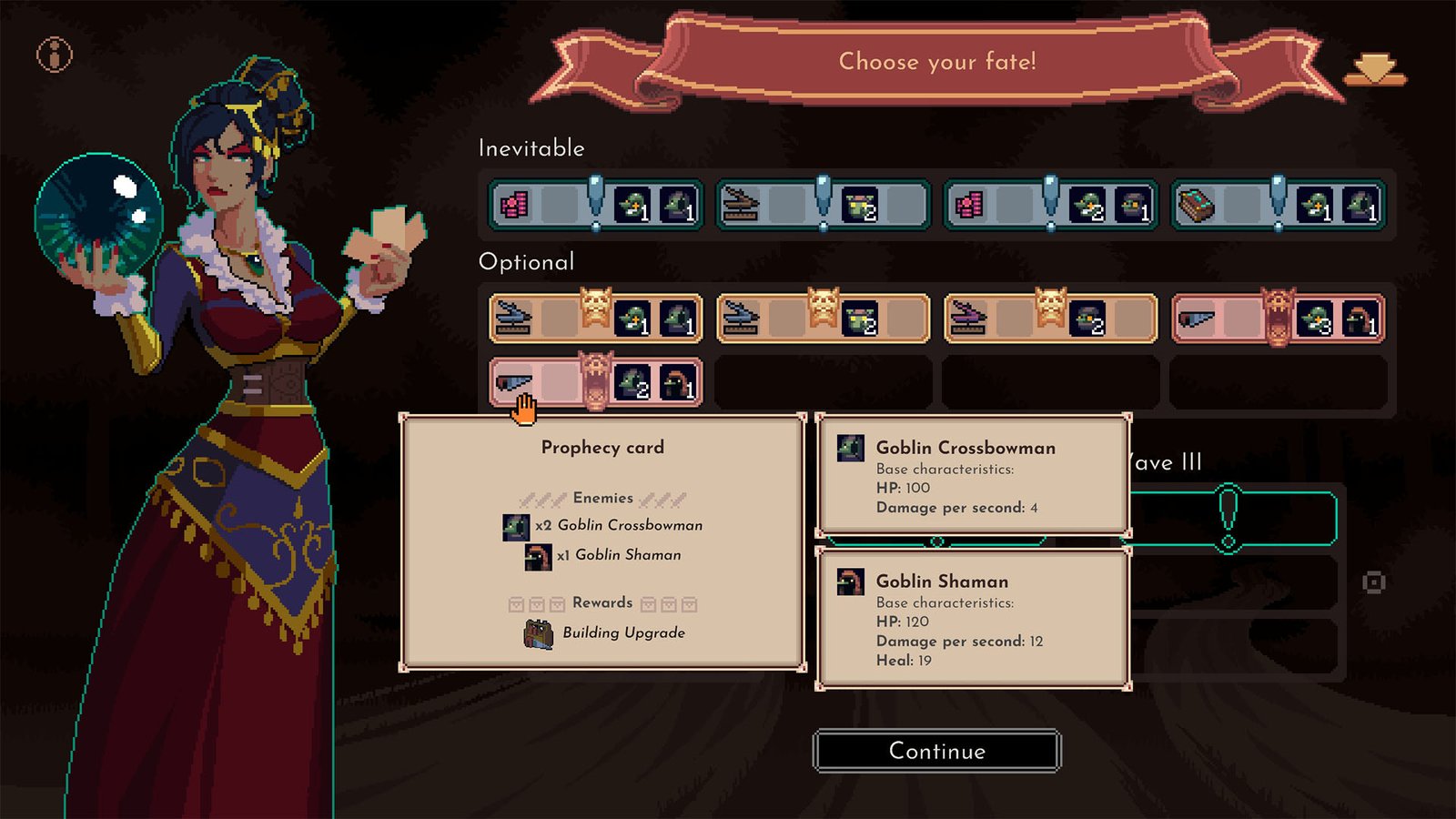Image resolution: width=1456 pixels, height=819 pixels.
Task: Click the small square icon beside the wave panel
Action: (1373, 582)
